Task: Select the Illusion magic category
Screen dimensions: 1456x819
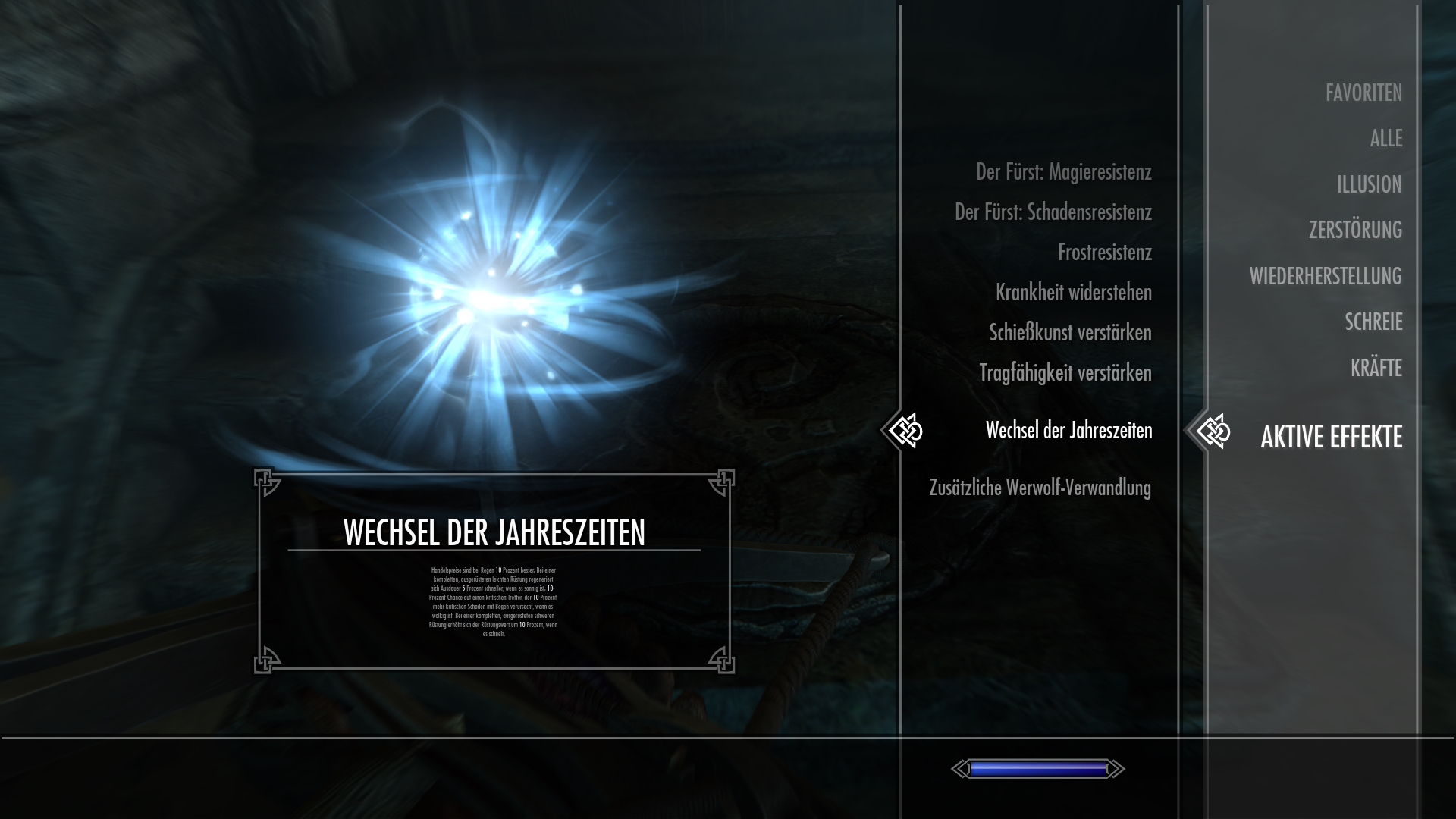Action: click(1369, 184)
